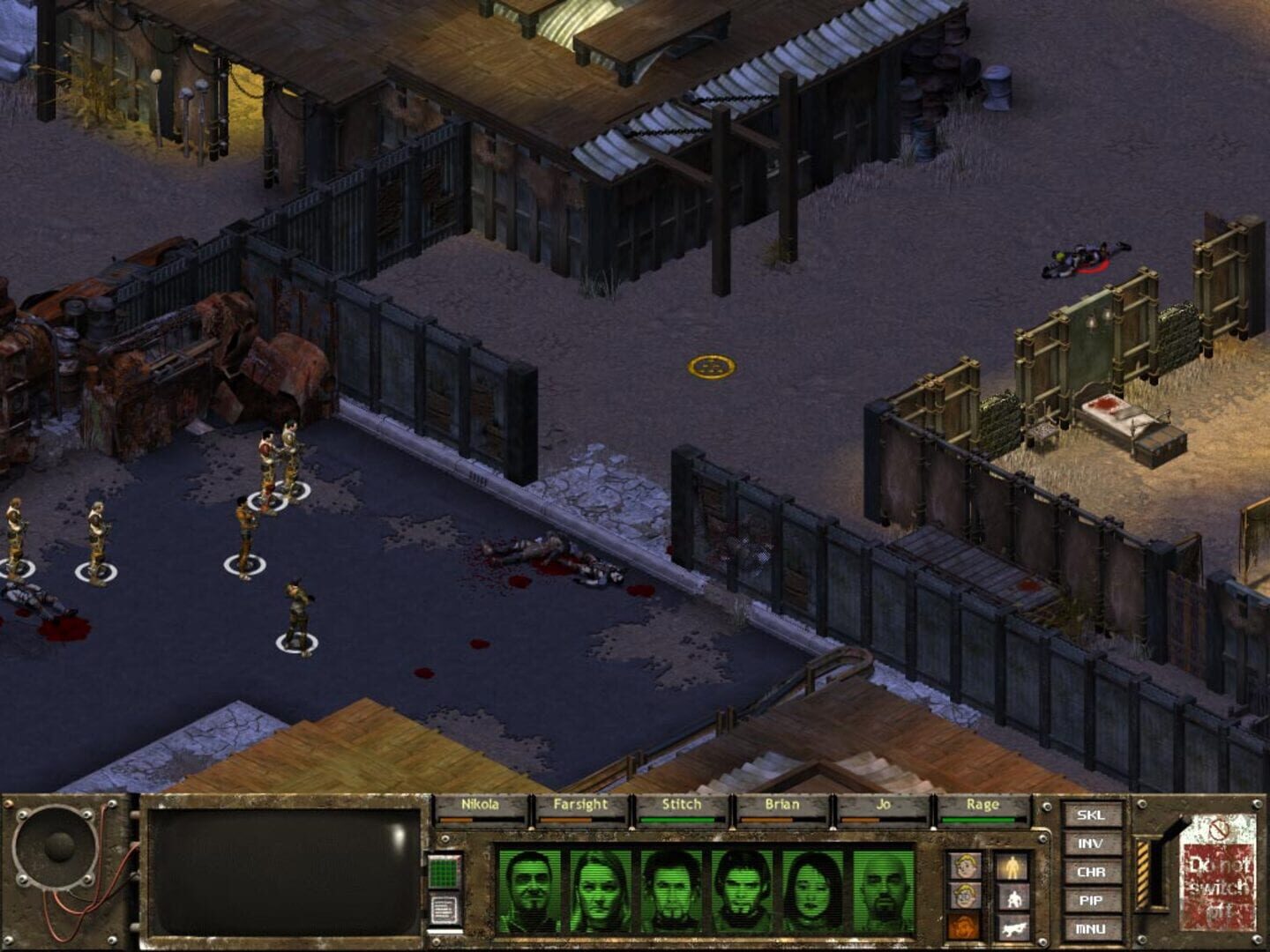Screen dimensions: 1270x952
Task: Toggle crouched stance for the selected character
Action: (x=1012, y=899)
